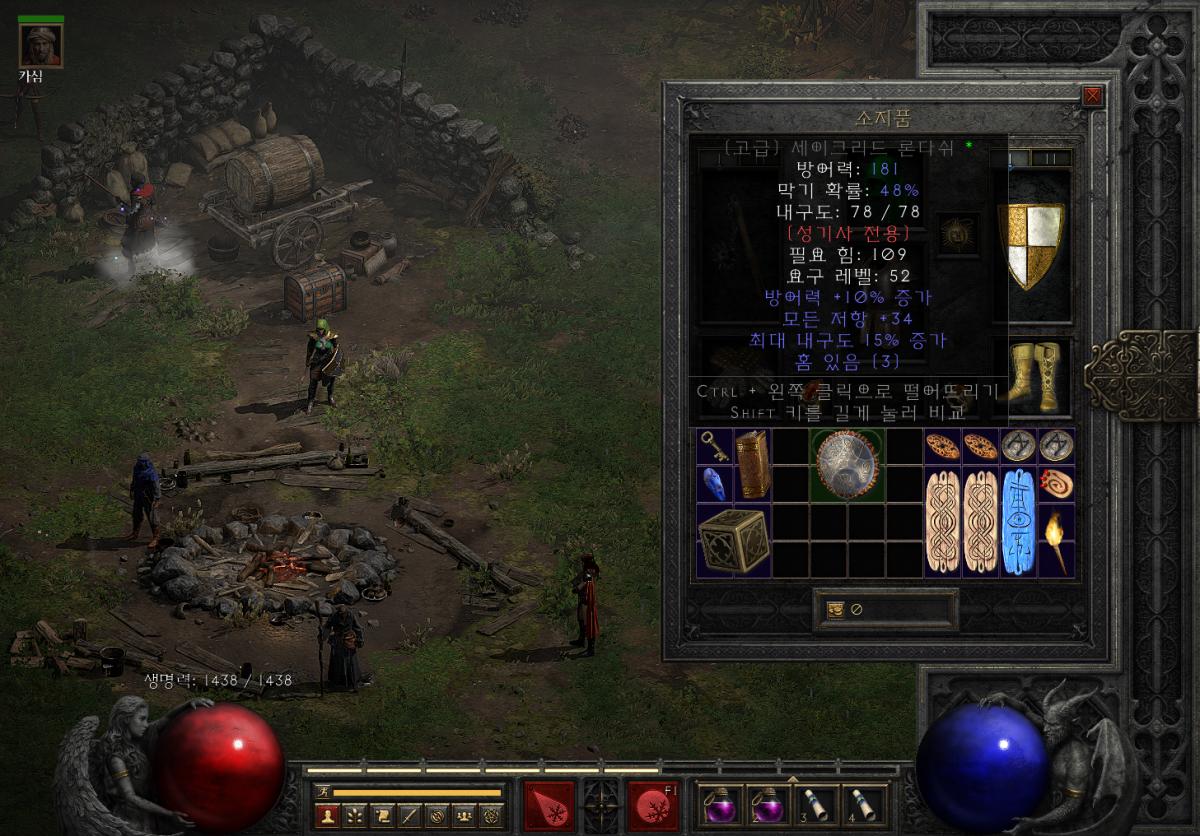Open the quest log scroll button
Viewport: 1200px width, 836px height.
point(382,816)
